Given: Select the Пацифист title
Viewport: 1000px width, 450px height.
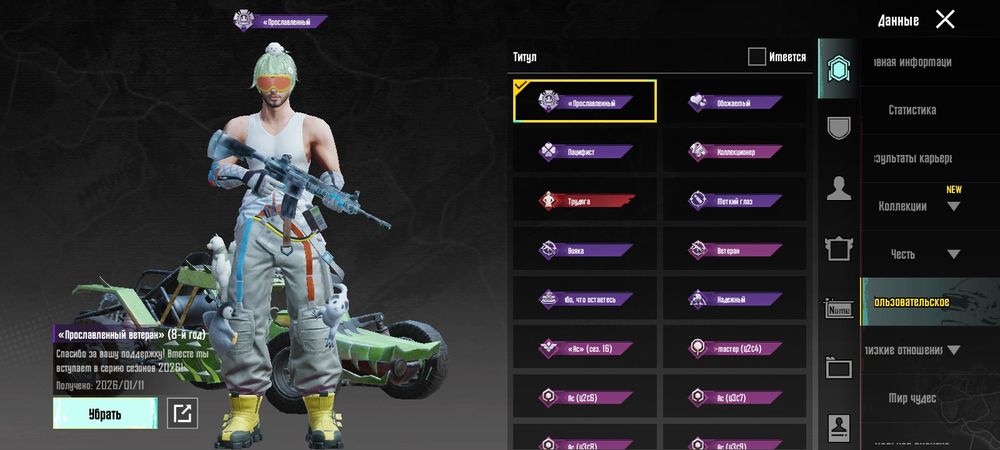Looking at the screenshot, I should click(585, 152).
